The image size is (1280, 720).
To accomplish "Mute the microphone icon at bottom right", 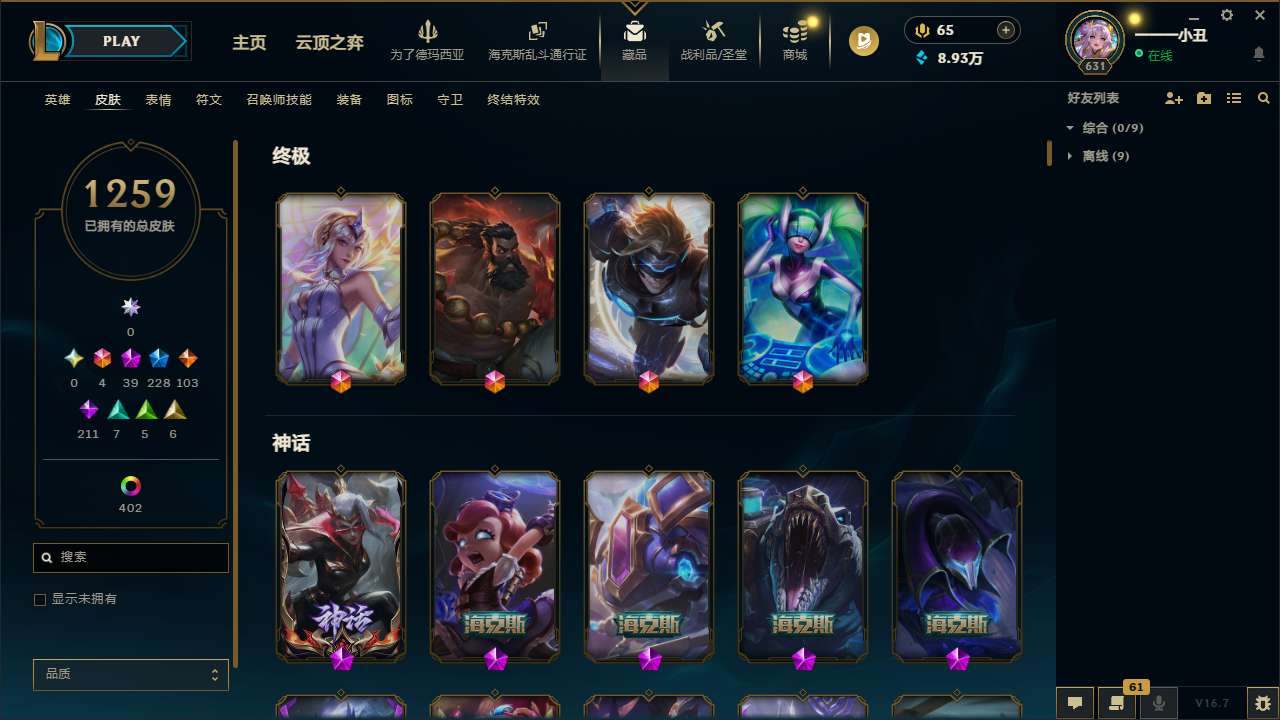I will [x=1158, y=703].
